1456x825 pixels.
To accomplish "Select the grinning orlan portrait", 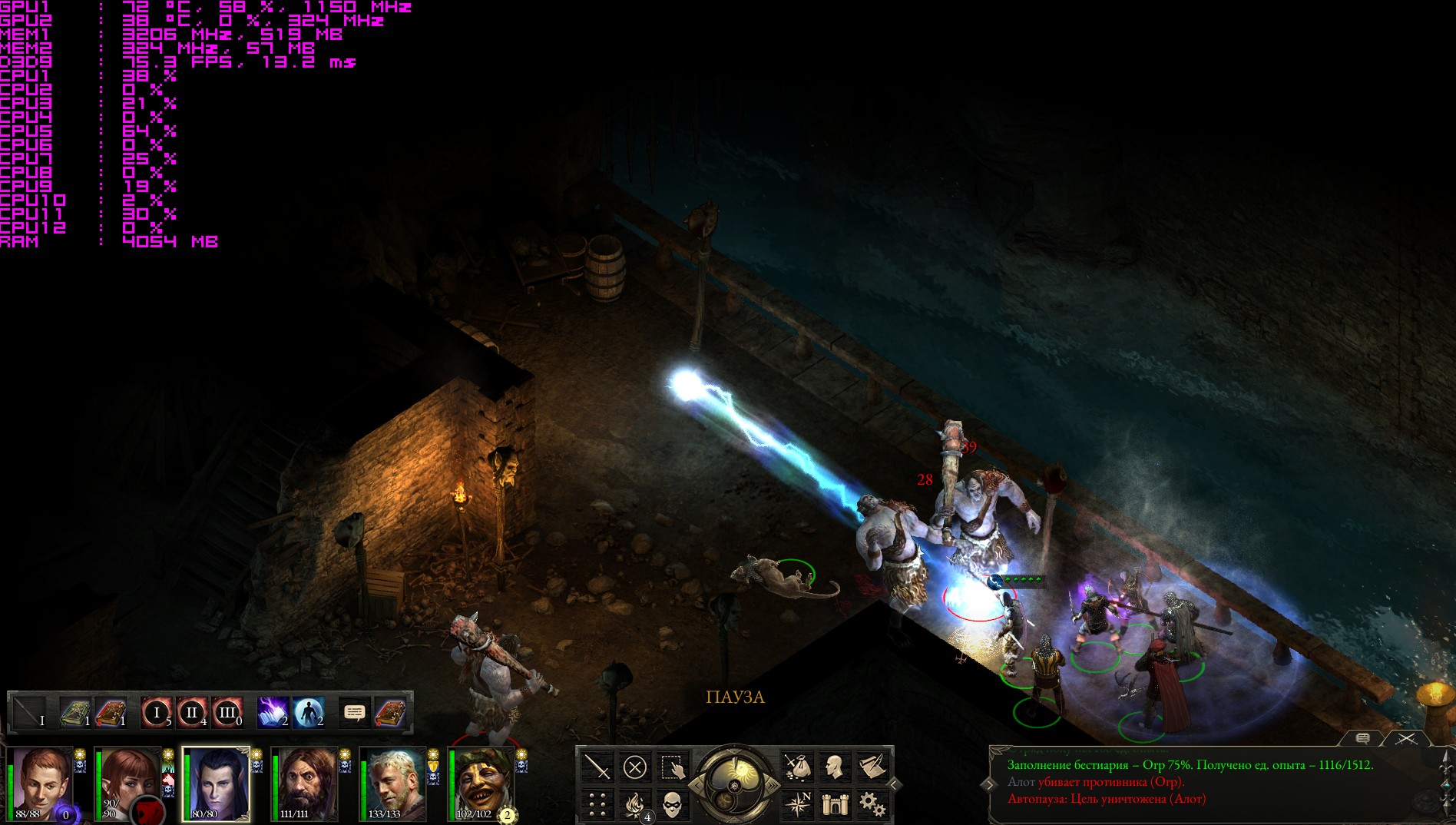I will coord(482,784).
